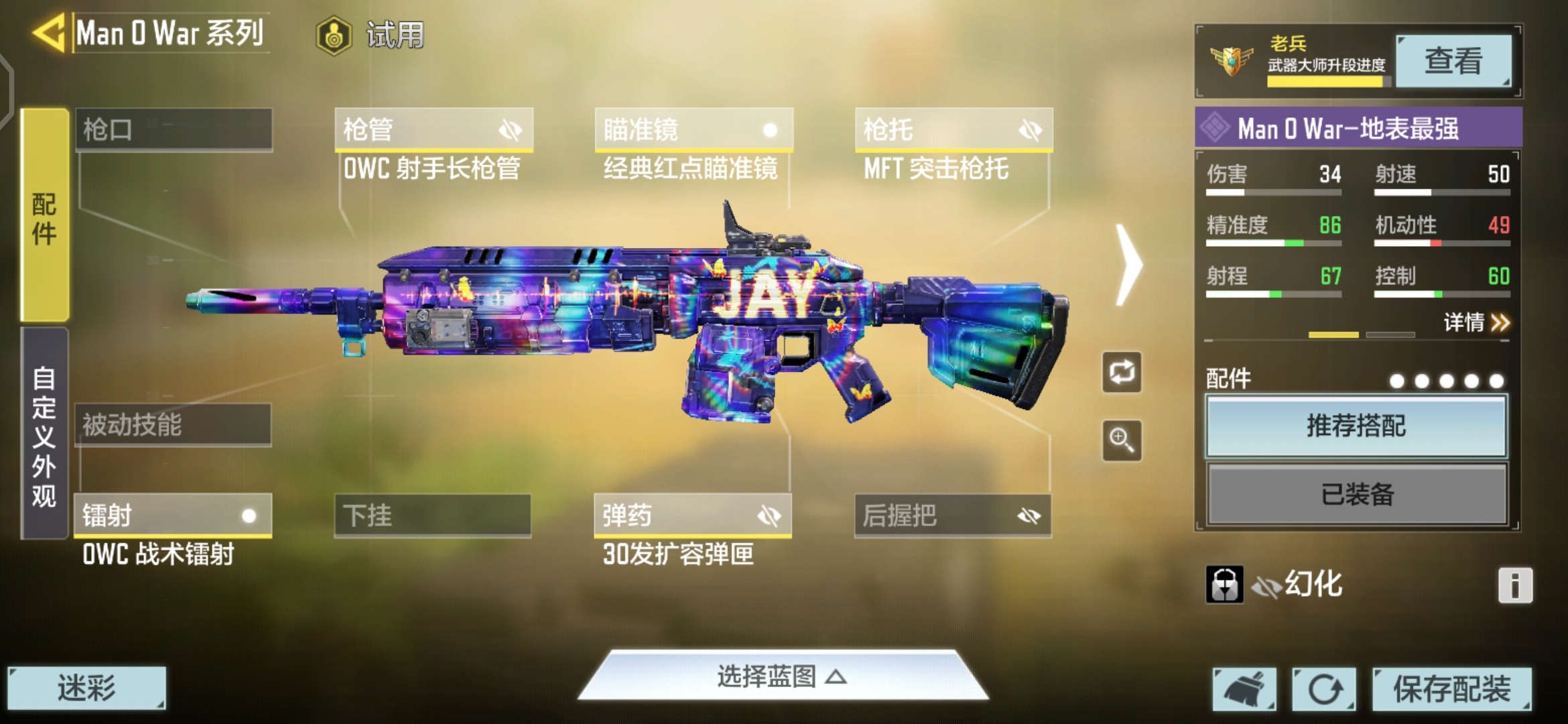The image size is (1568, 724).
Task: Toggle the 后握把 visibility eye icon
Action: click(1032, 515)
